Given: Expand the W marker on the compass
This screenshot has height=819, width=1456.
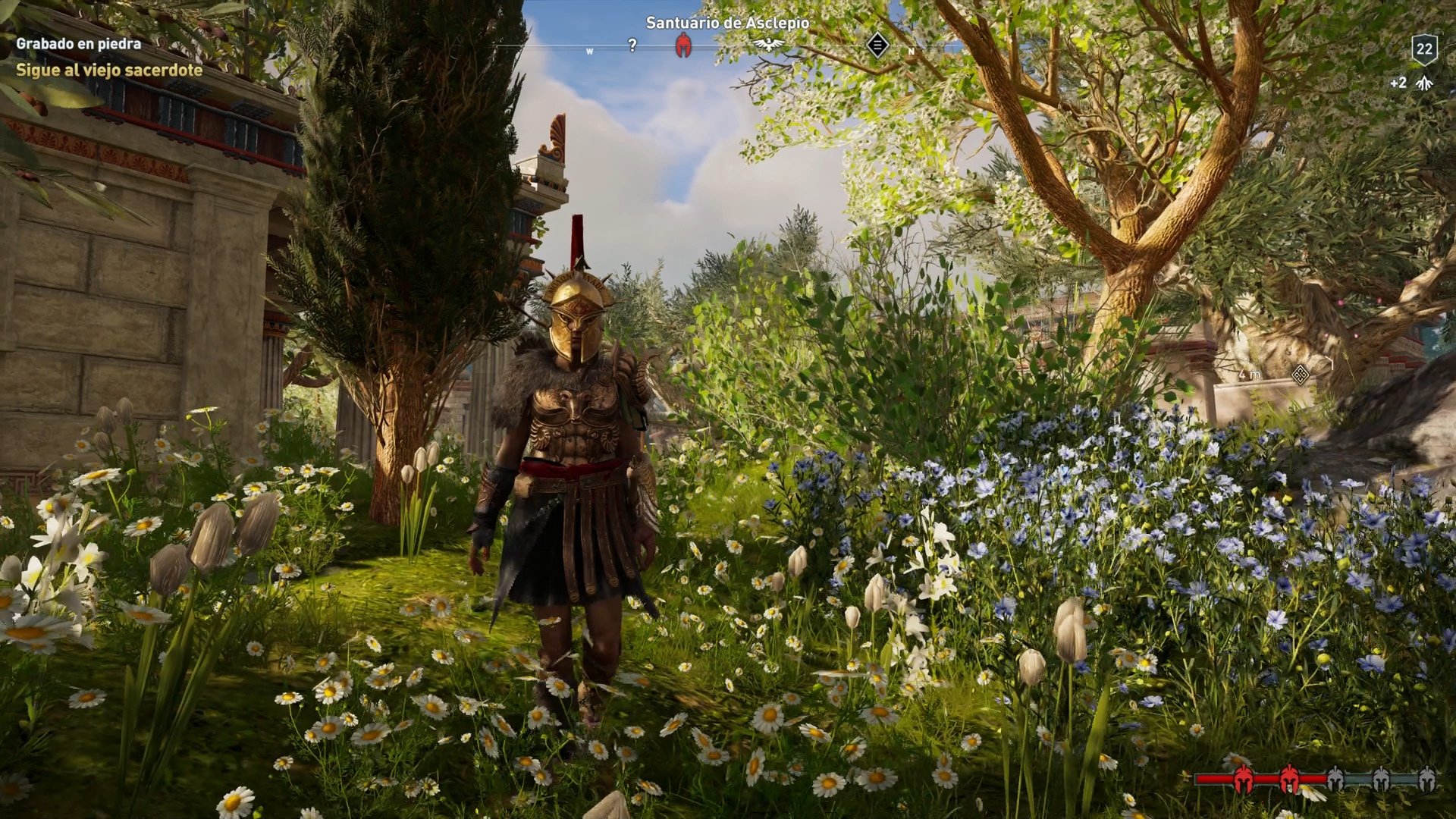Looking at the screenshot, I should pos(590,50).
